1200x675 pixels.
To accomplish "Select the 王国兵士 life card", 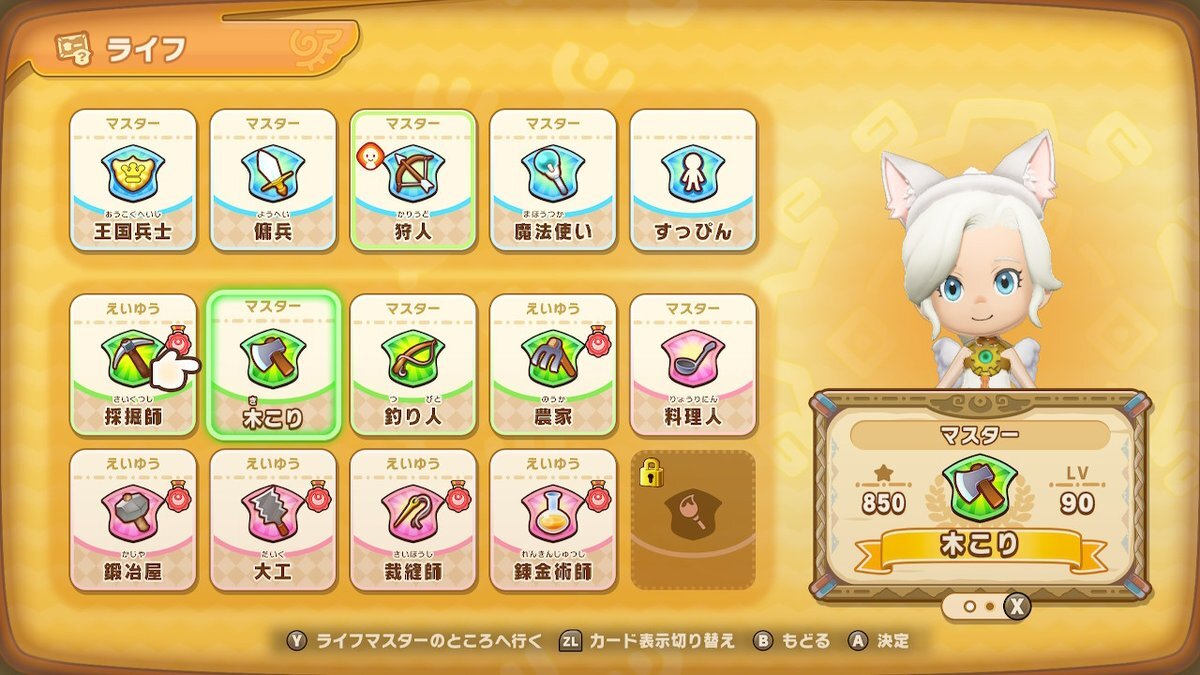I will (x=133, y=180).
